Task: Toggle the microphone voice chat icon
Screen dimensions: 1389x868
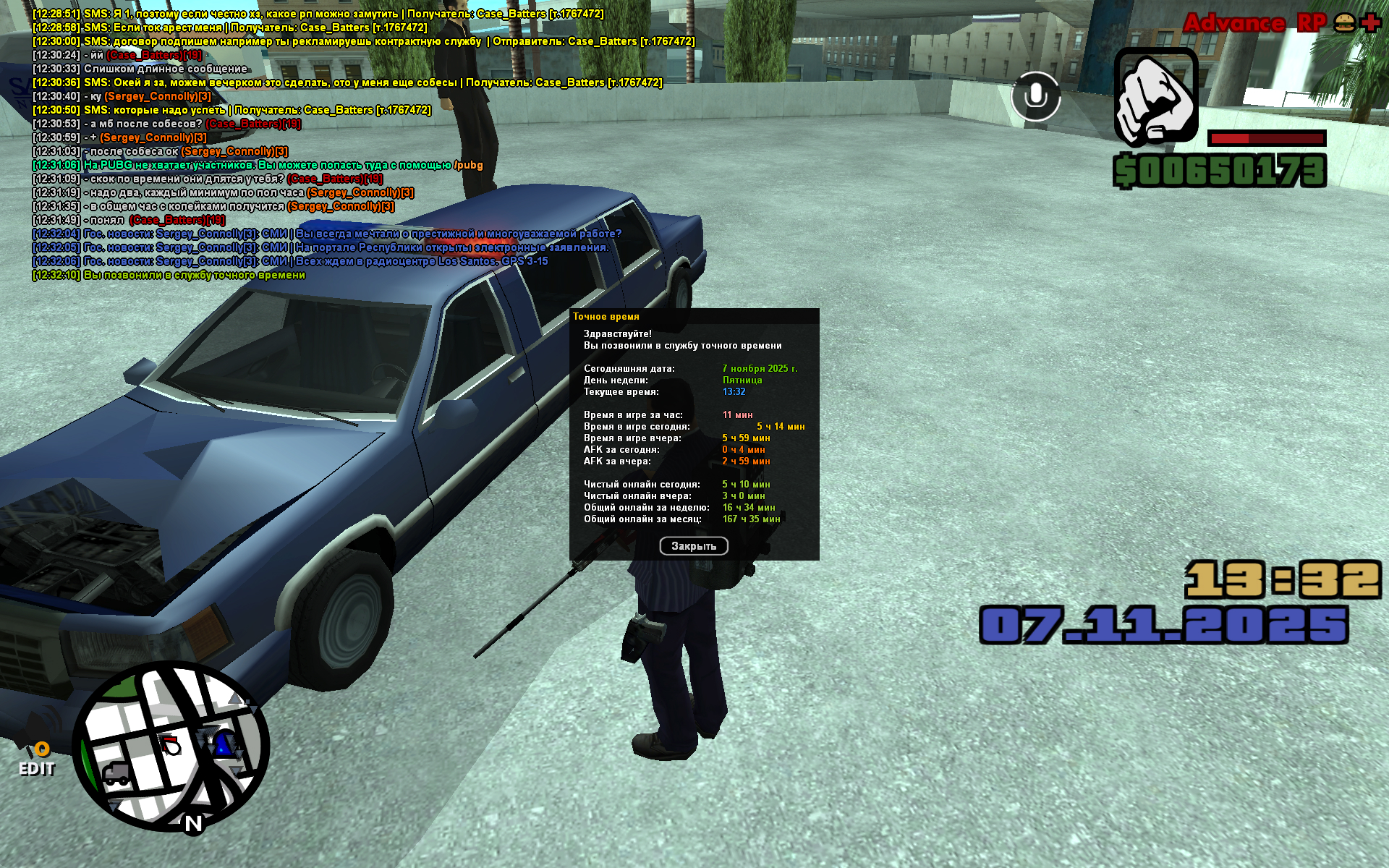Action: 1035,96
